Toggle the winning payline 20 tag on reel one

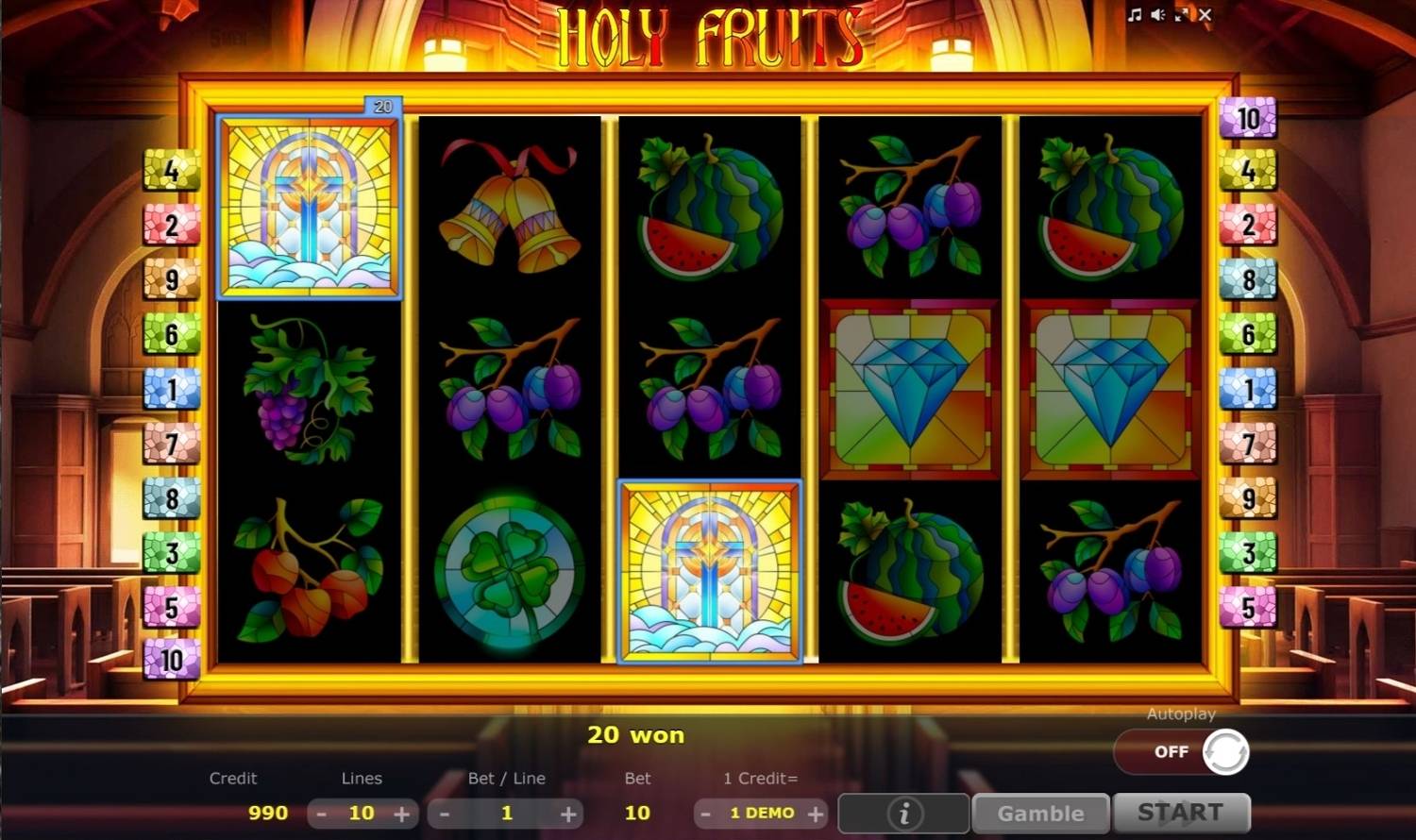383,105
